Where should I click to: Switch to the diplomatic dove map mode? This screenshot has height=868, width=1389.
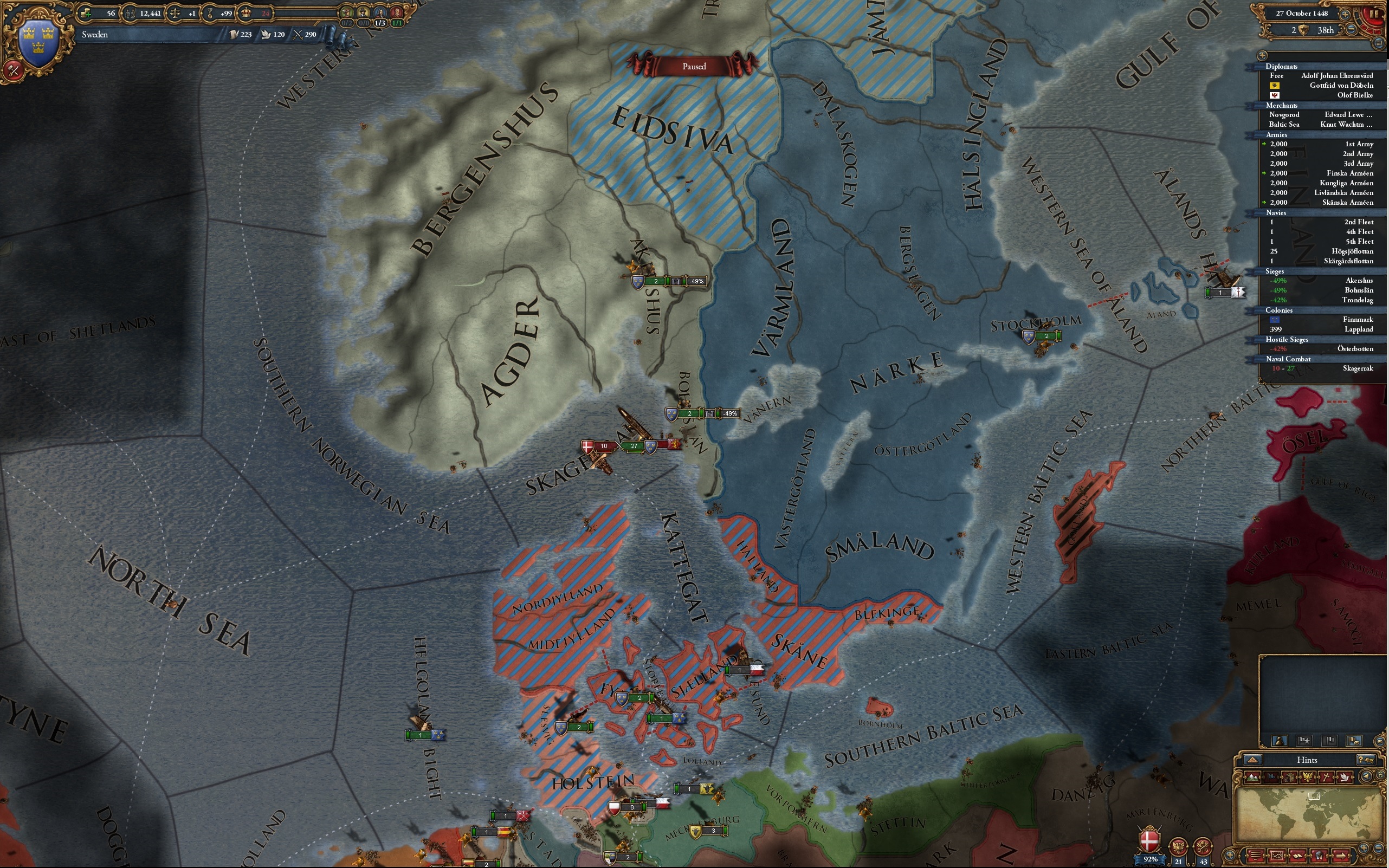1345,778
